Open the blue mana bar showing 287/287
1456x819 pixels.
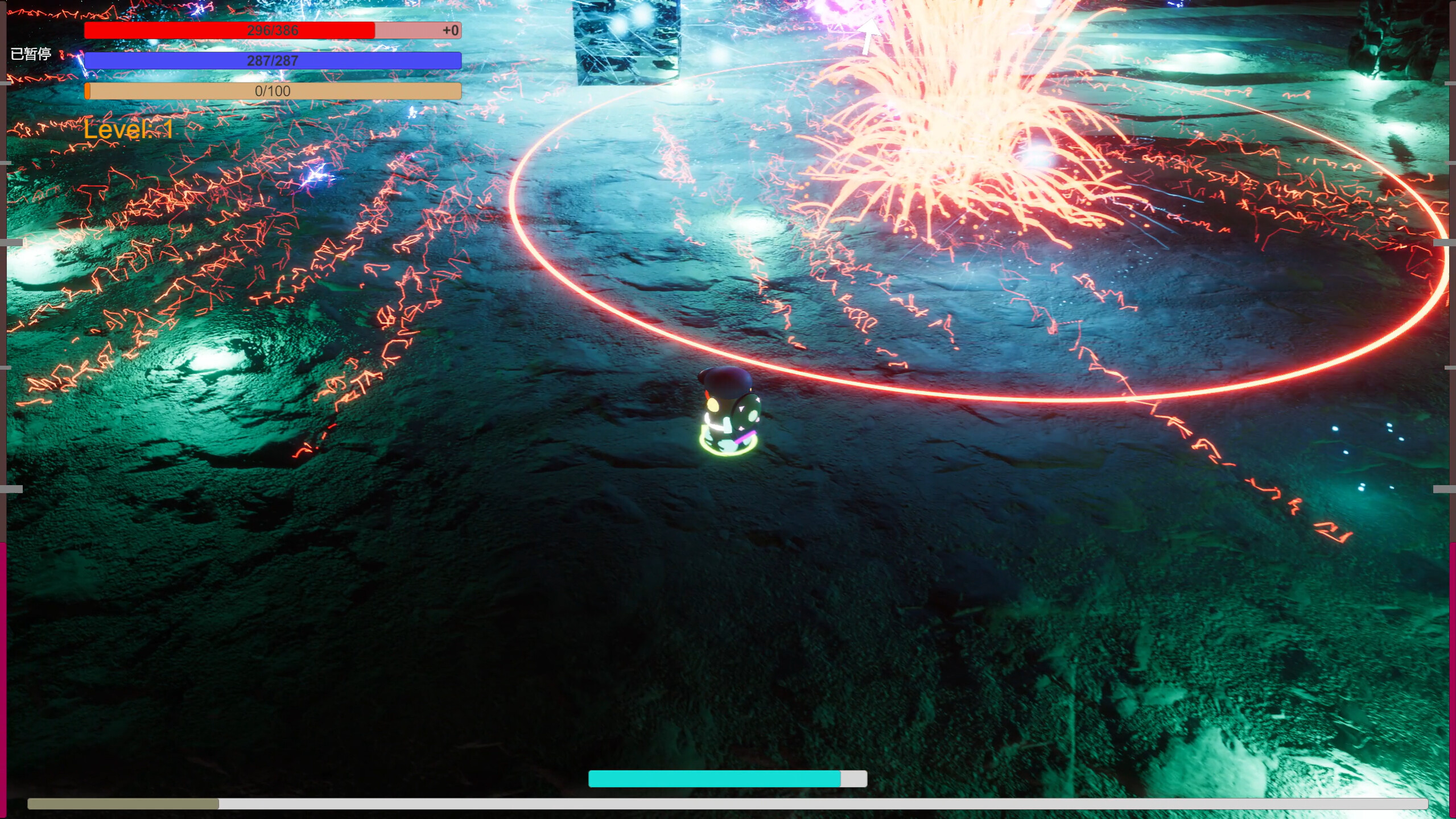coord(273,60)
